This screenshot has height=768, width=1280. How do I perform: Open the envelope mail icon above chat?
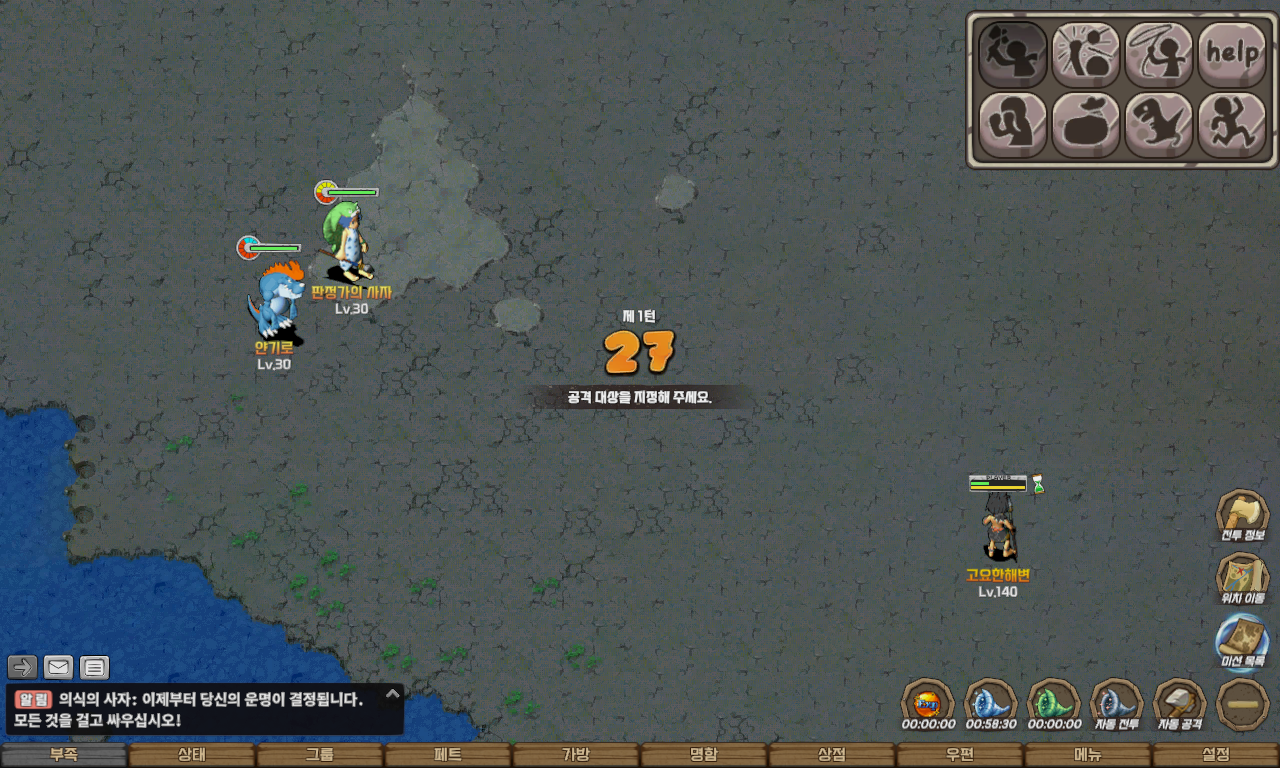[x=59, y=667]
